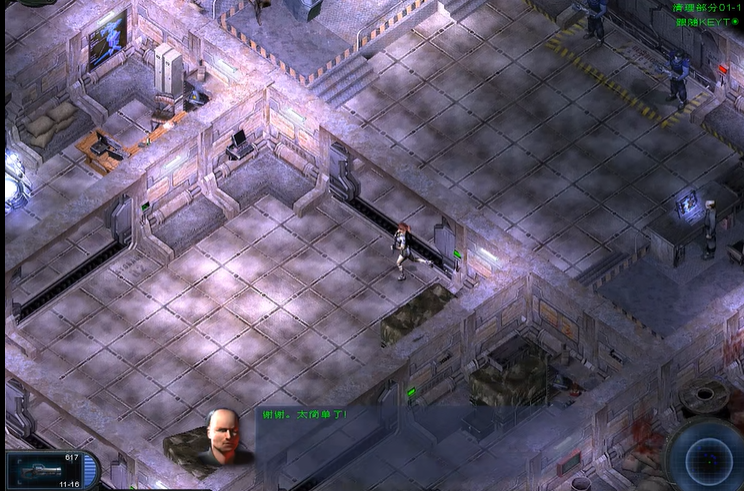Select the equipped weapon icon panel

tap(50, 470)
